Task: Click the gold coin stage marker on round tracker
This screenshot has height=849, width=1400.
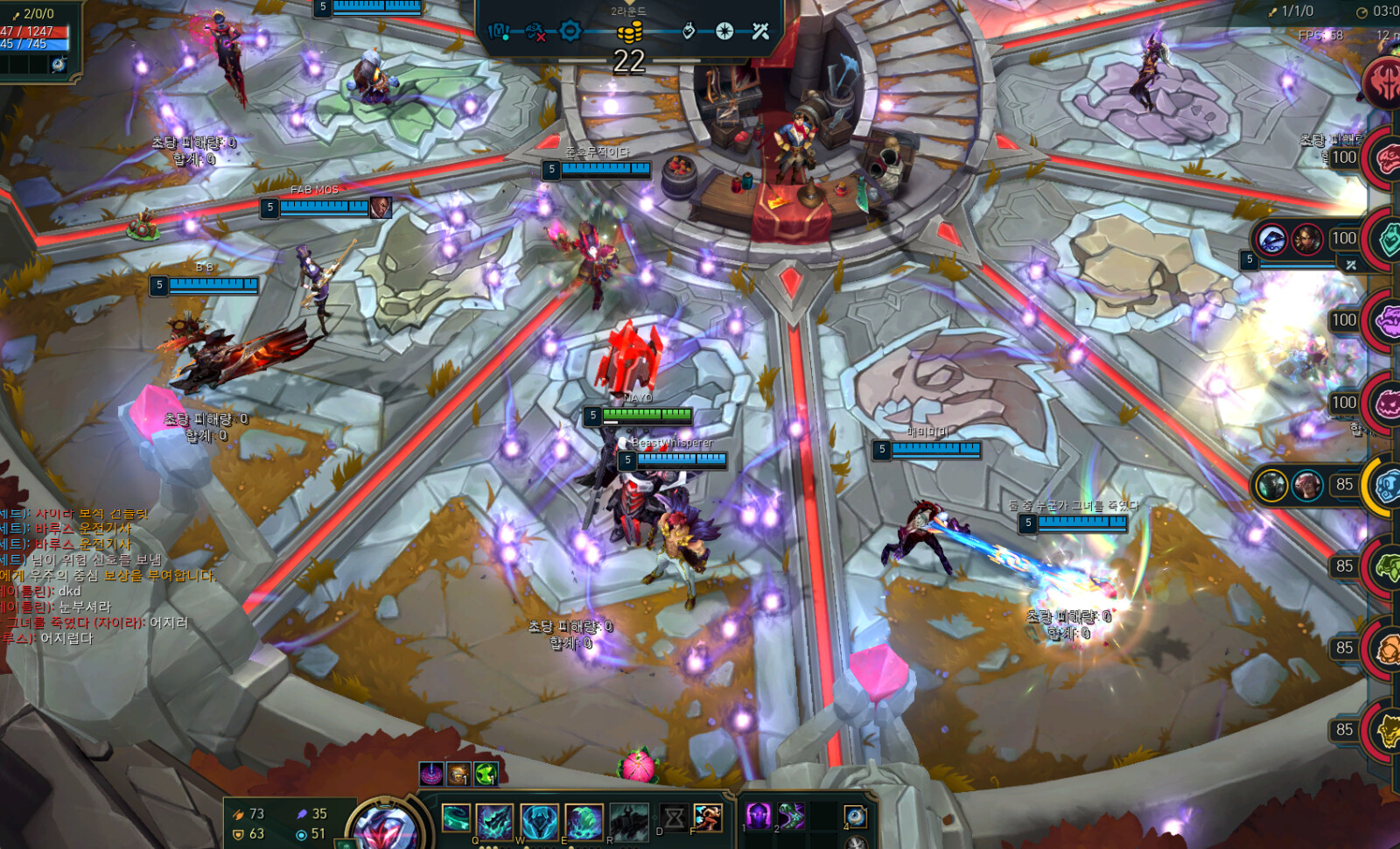Action: 629,32
